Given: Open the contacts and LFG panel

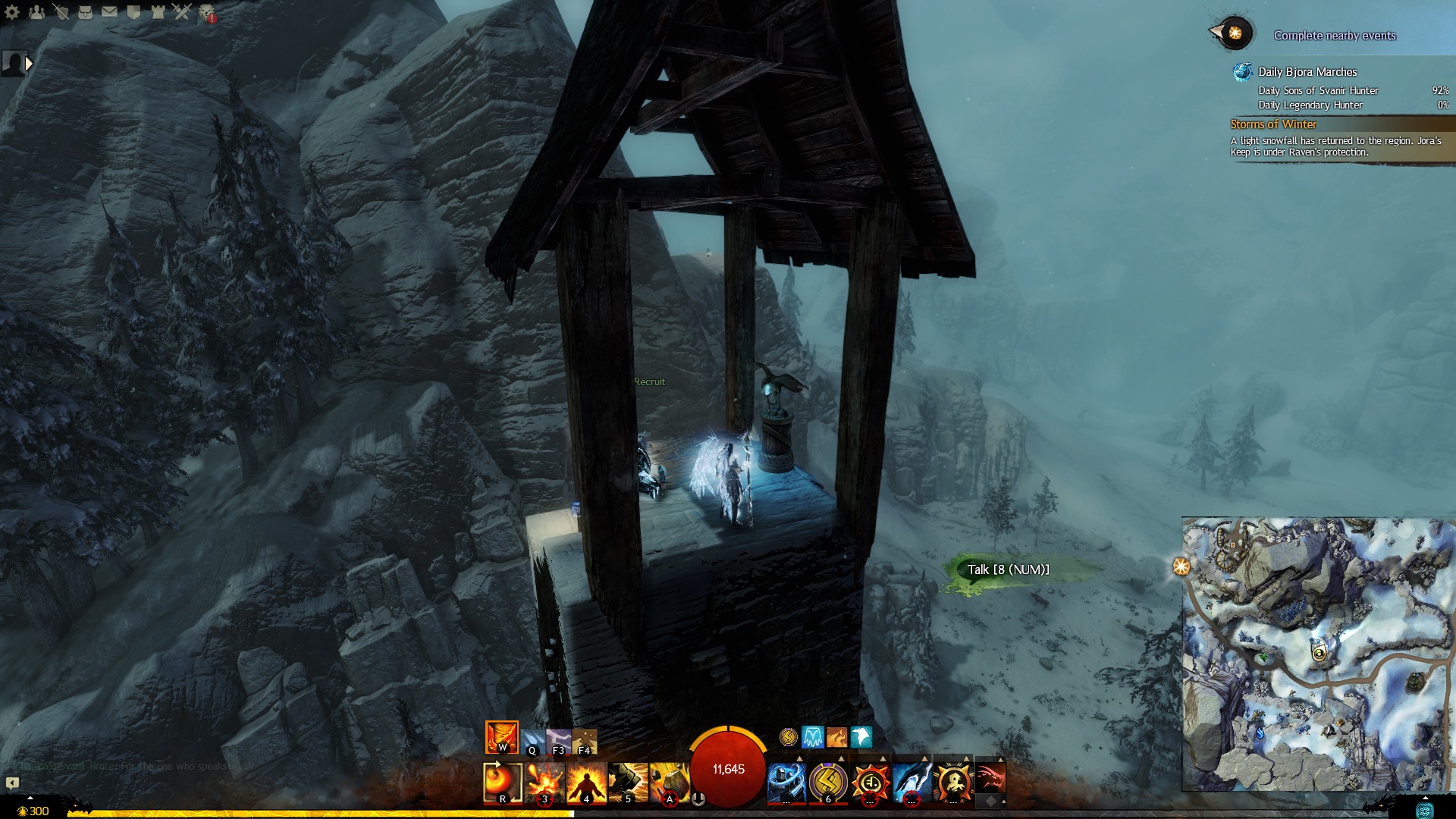Looking at the screenshot, I should point(36,12).
